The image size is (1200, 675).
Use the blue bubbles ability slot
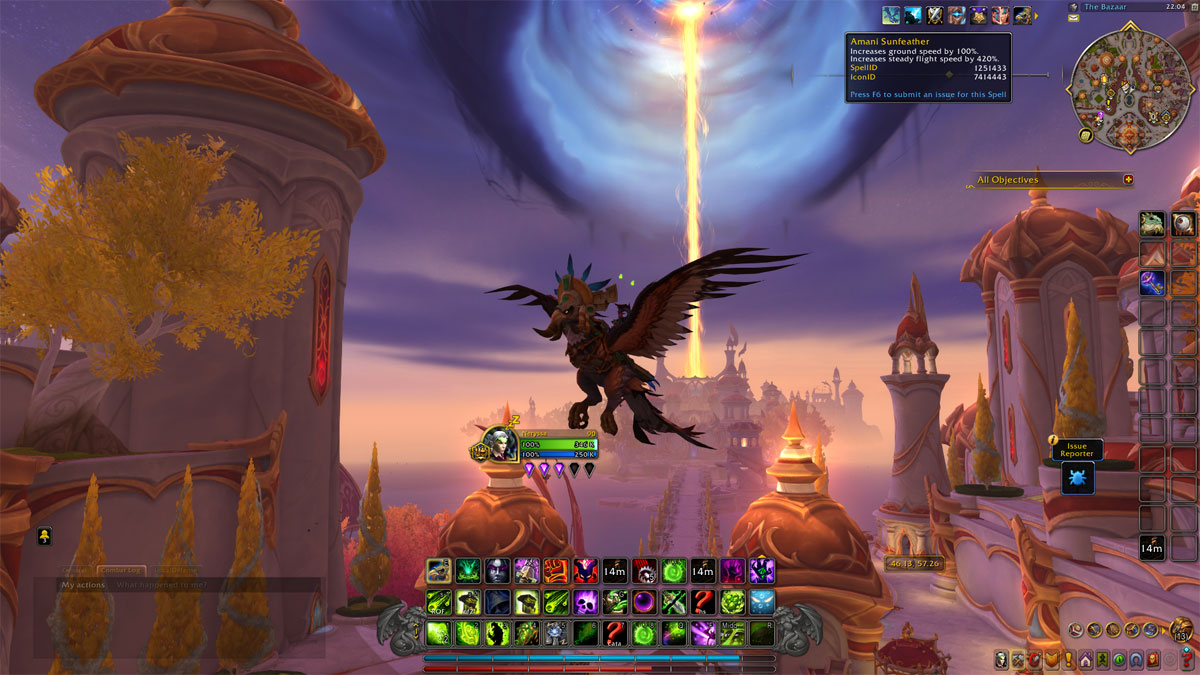pyautogui.click(x=762, y=602)
